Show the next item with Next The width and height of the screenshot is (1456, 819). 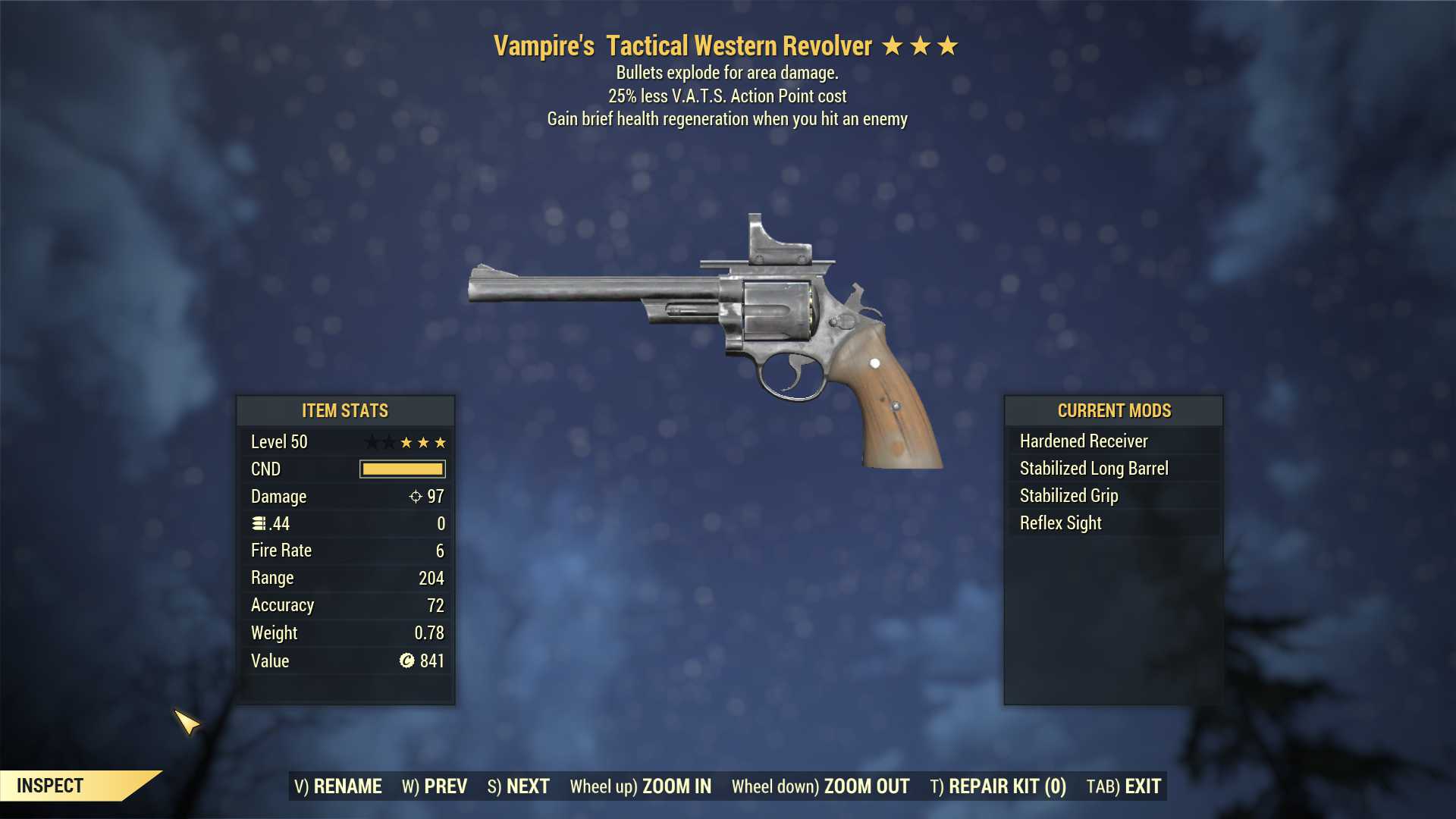tap(519, 786)
